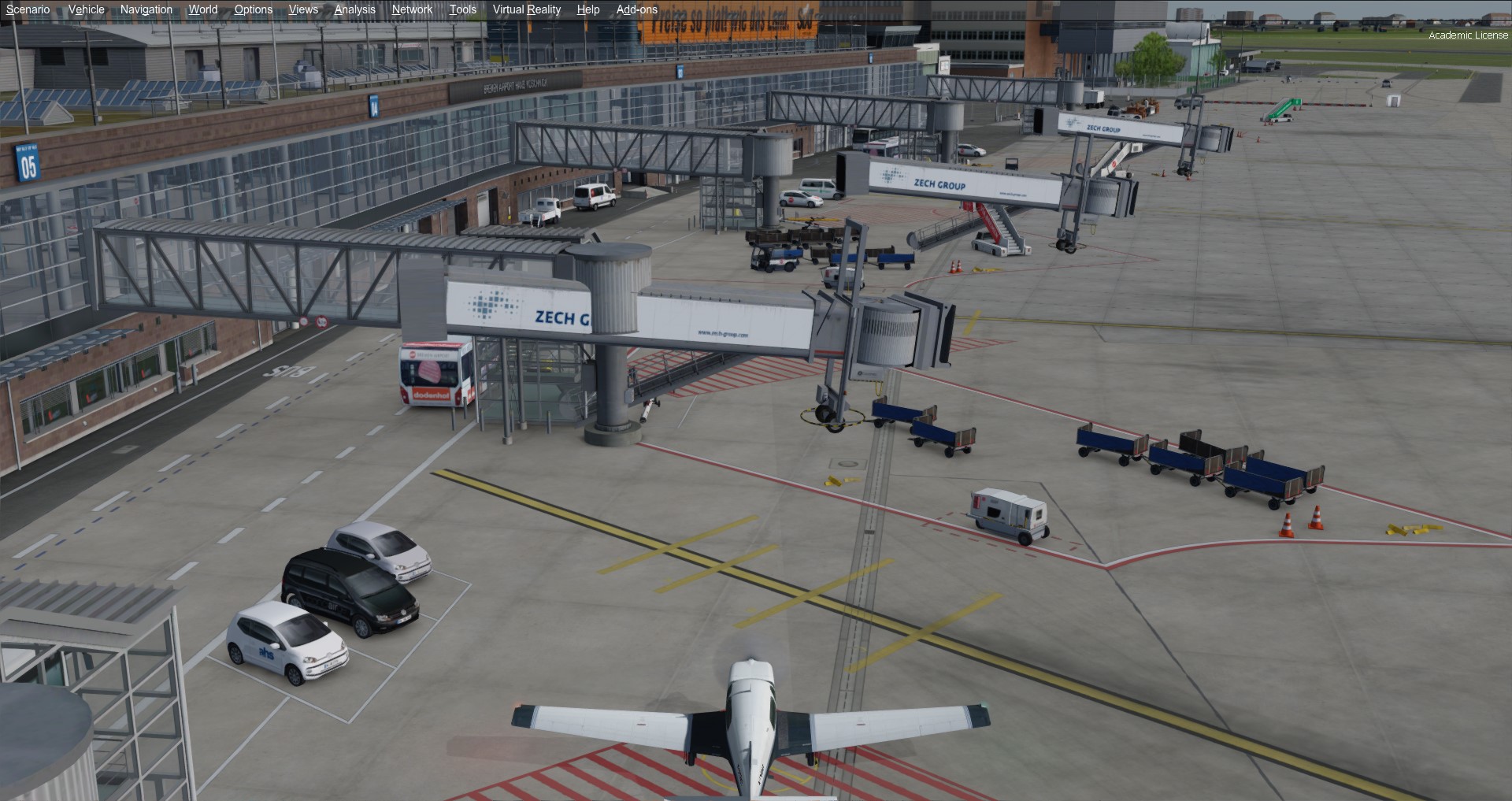Open the Scenario menu
Screen dimensions: 1512x801
click(x=28, y=9)
